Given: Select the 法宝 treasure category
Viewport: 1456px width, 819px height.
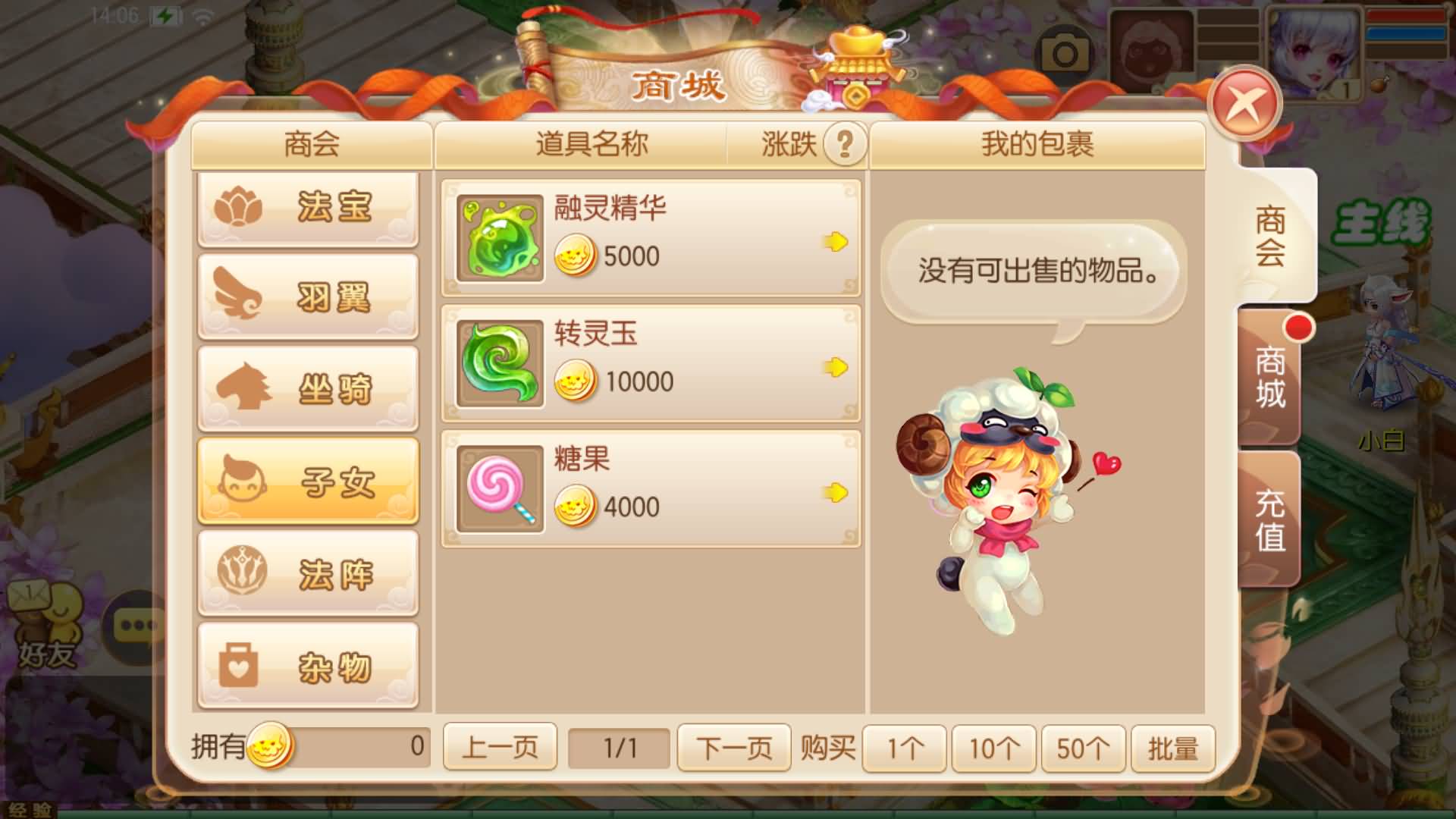Looking at the screenshot, I should click(309, 209).
